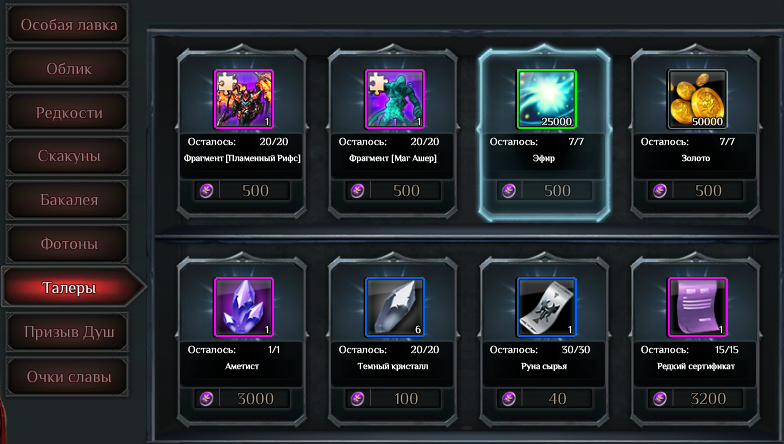Click the Редкий сертификат scroll icon

tap(697, 307)
